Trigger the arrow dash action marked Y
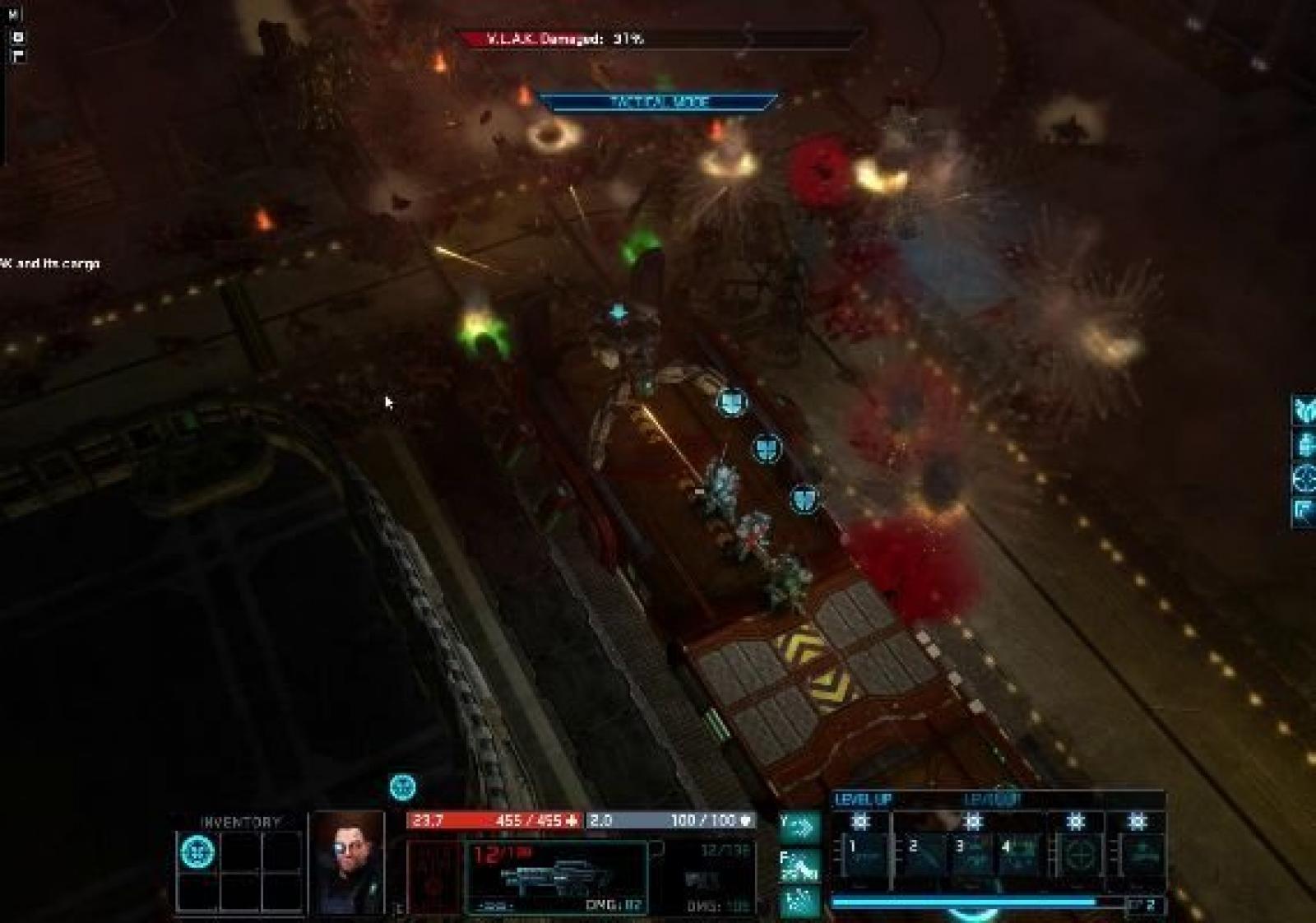This screenshot has width=1316, height=923. point(799,825)
